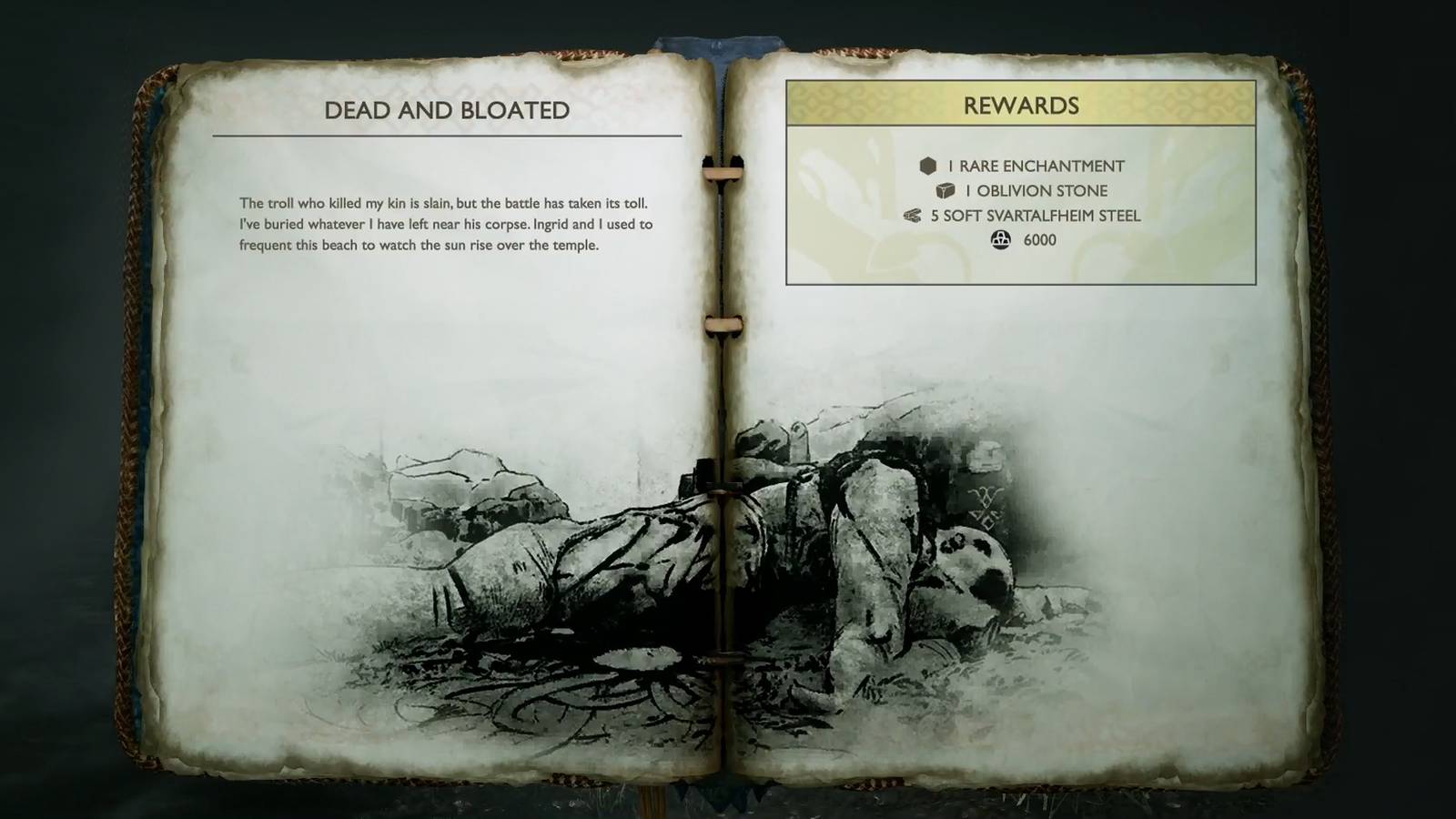The height and width of the screenshot is (819, 1456).
Task: Open the Dead and Bloated quest title
Action: point(448,110)
